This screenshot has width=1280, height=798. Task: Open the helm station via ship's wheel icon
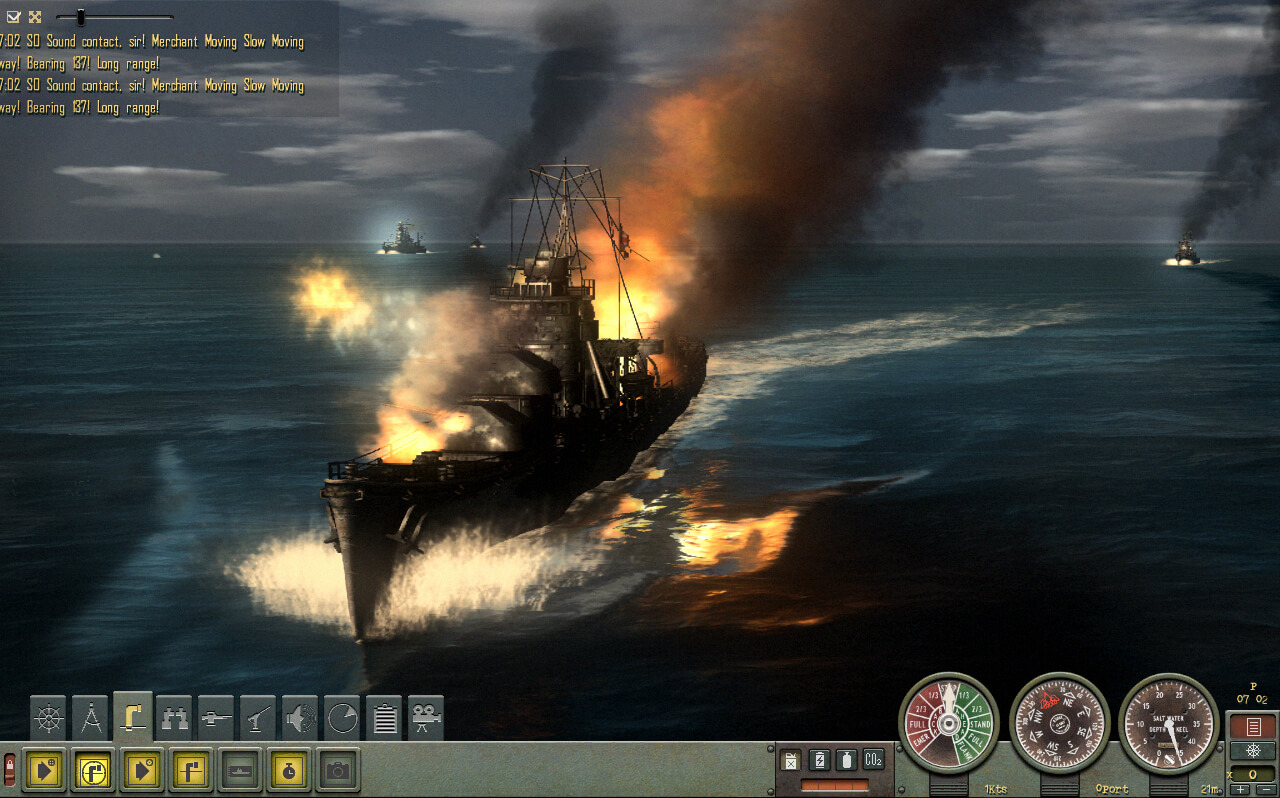pyautogui.click(x=46, y=716)
